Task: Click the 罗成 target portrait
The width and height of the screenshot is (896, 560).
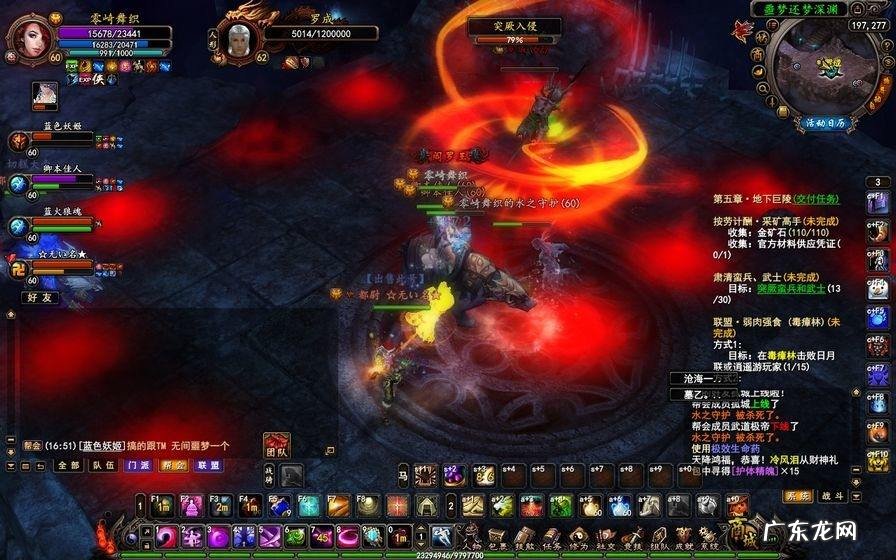Action: pyautogui.click(x=238, y=40)
